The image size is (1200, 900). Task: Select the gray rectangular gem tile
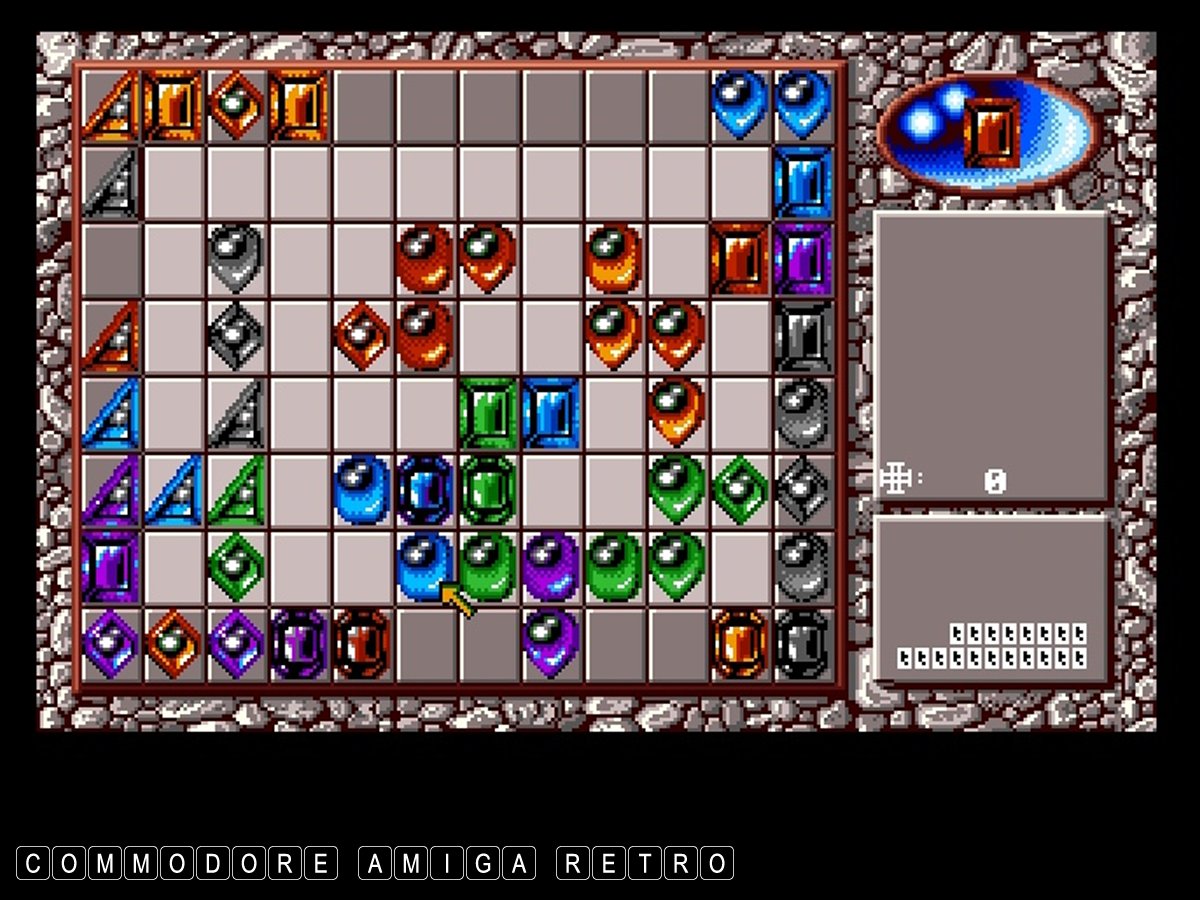tap(802, 336)
